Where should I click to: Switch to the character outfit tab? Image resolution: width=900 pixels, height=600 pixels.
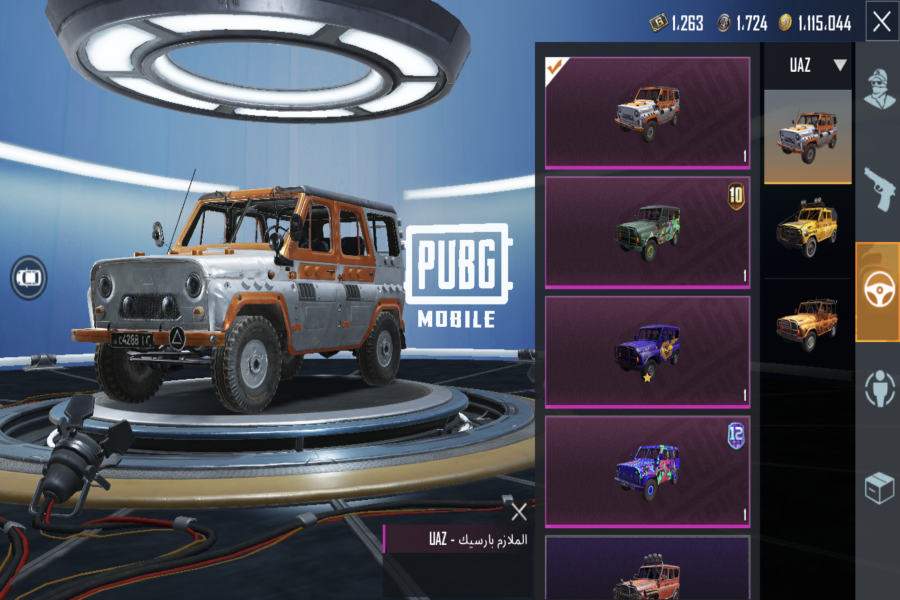(879, 88)
